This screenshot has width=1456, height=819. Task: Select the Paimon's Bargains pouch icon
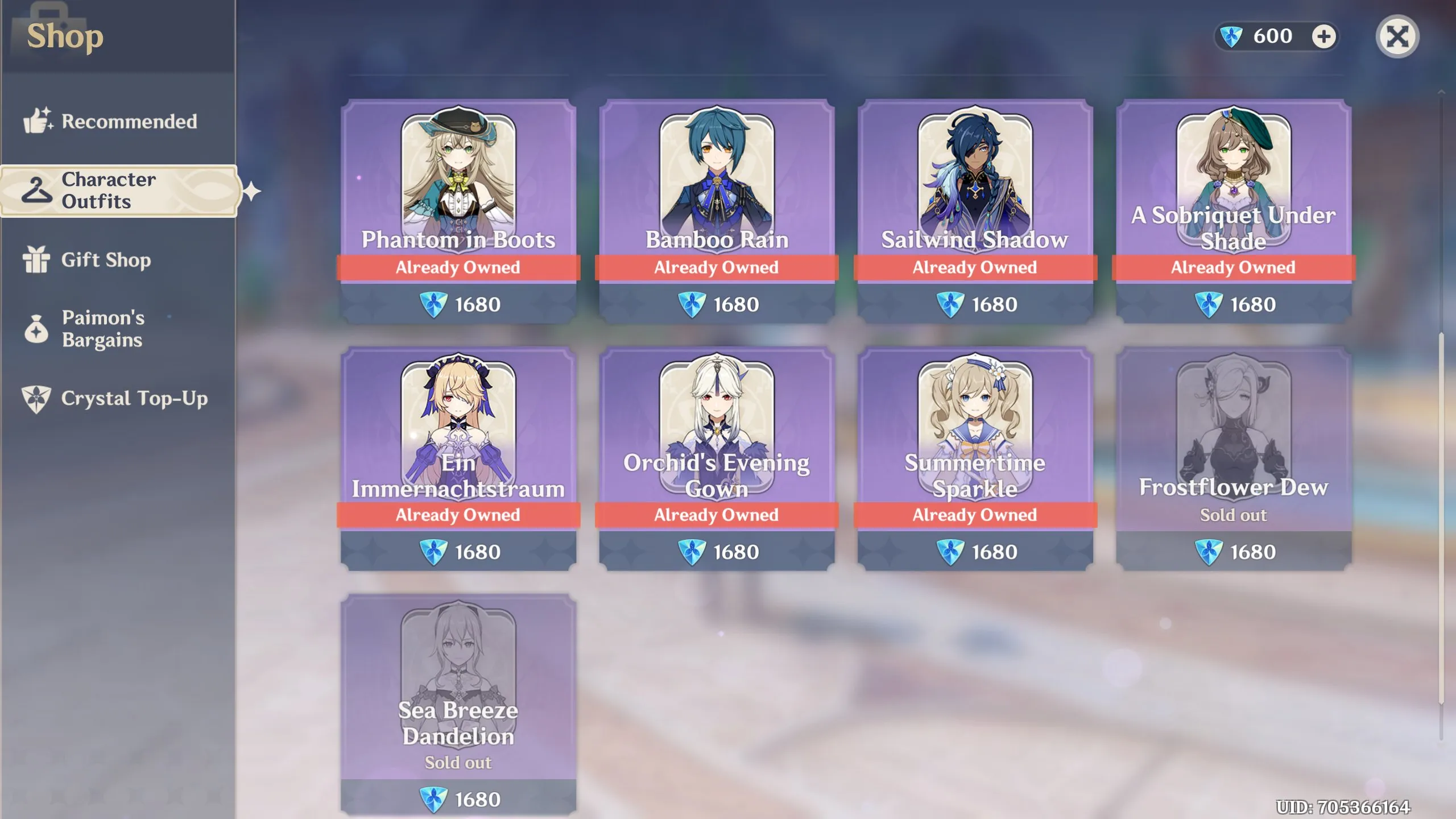[37, 329]
